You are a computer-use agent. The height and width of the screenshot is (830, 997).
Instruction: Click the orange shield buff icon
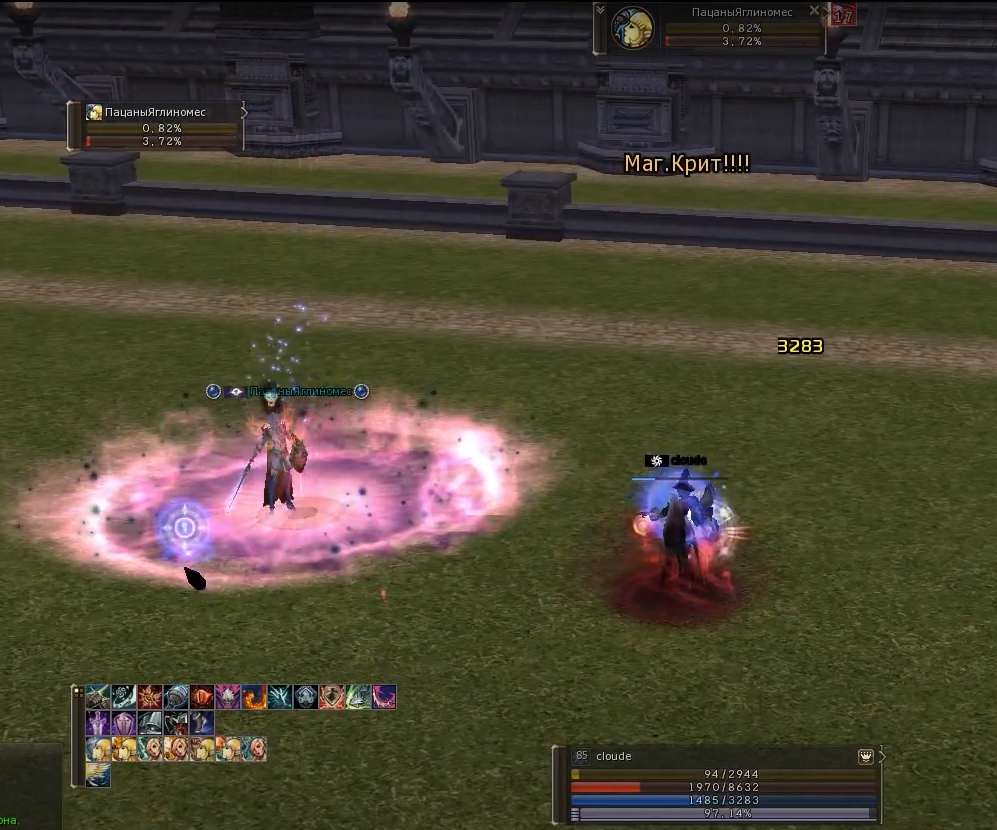tap(332, 697)
